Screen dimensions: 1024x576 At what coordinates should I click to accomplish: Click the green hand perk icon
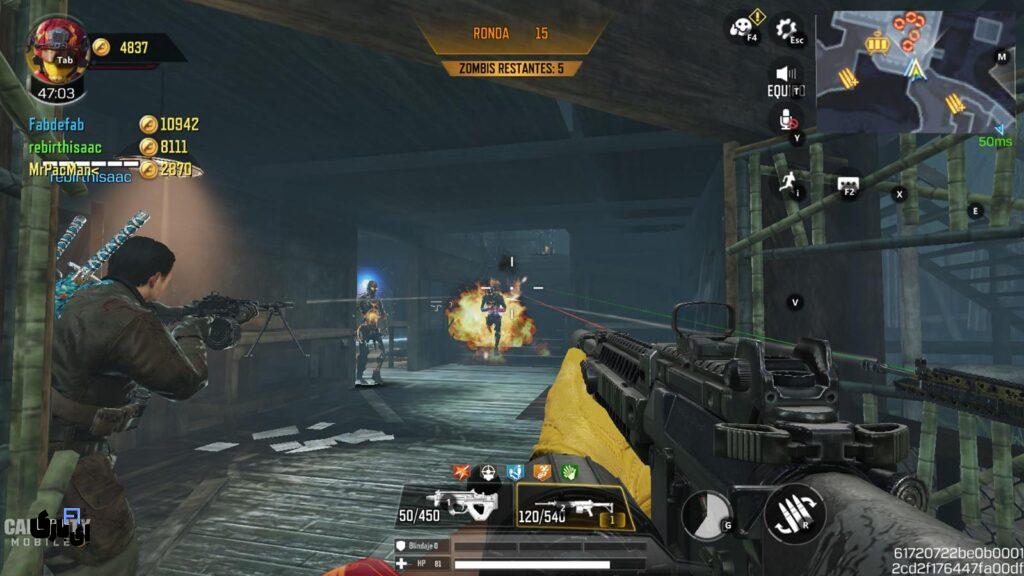[568, 471]
